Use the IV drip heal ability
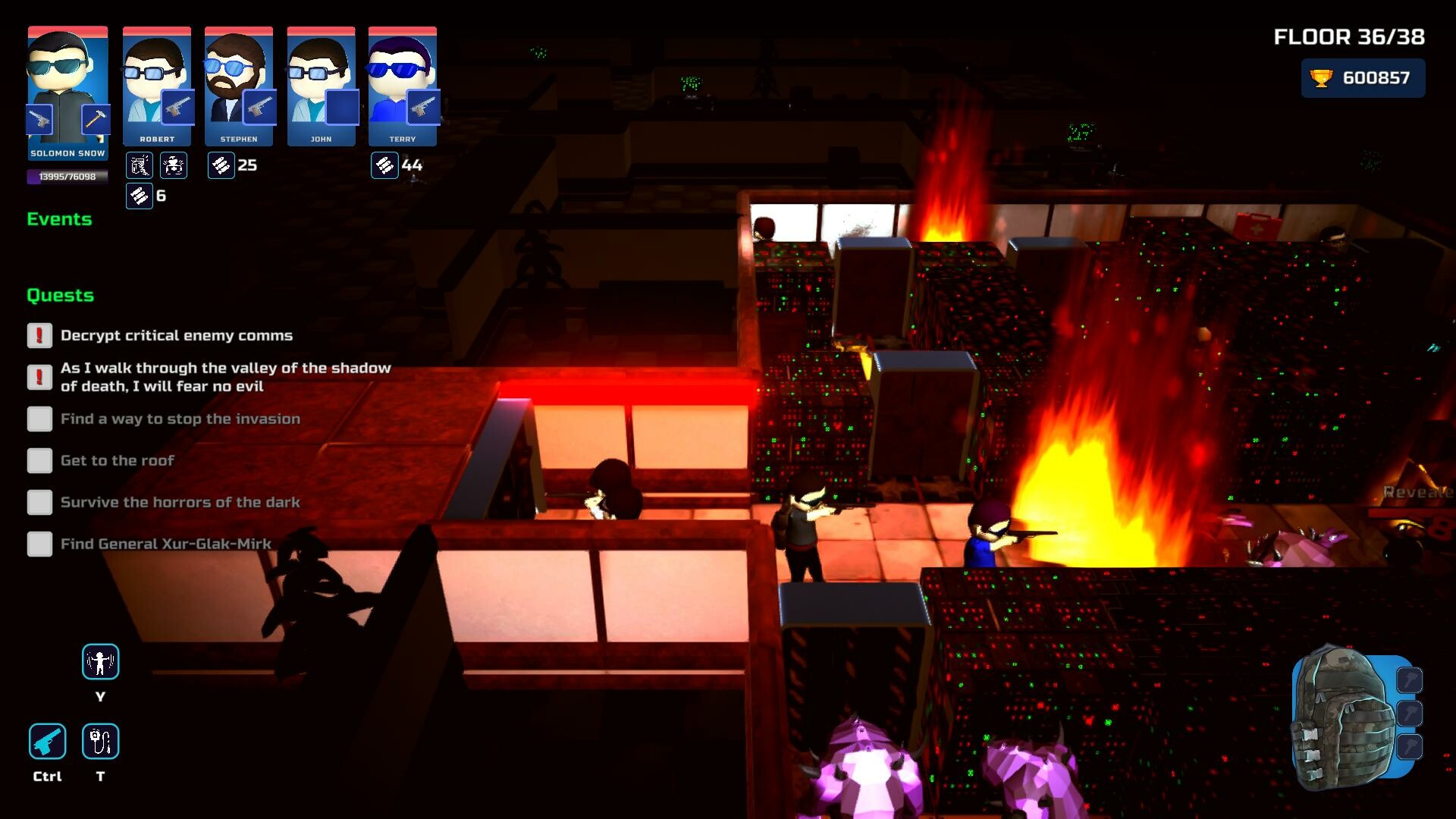The image size is (1456, 819). pos(100,741)
